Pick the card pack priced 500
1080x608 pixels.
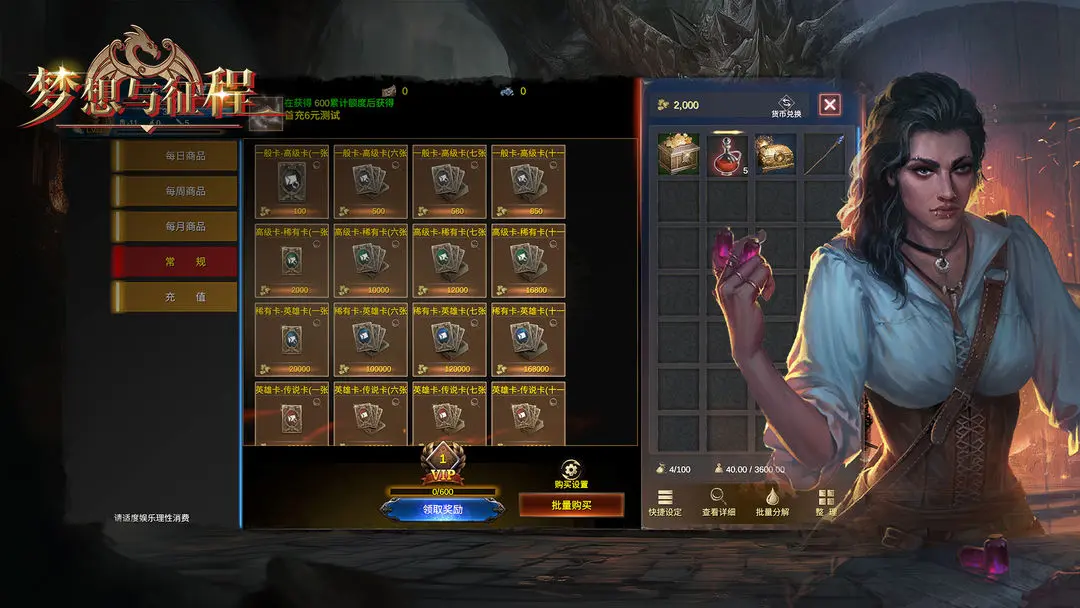tap(370, 182)
